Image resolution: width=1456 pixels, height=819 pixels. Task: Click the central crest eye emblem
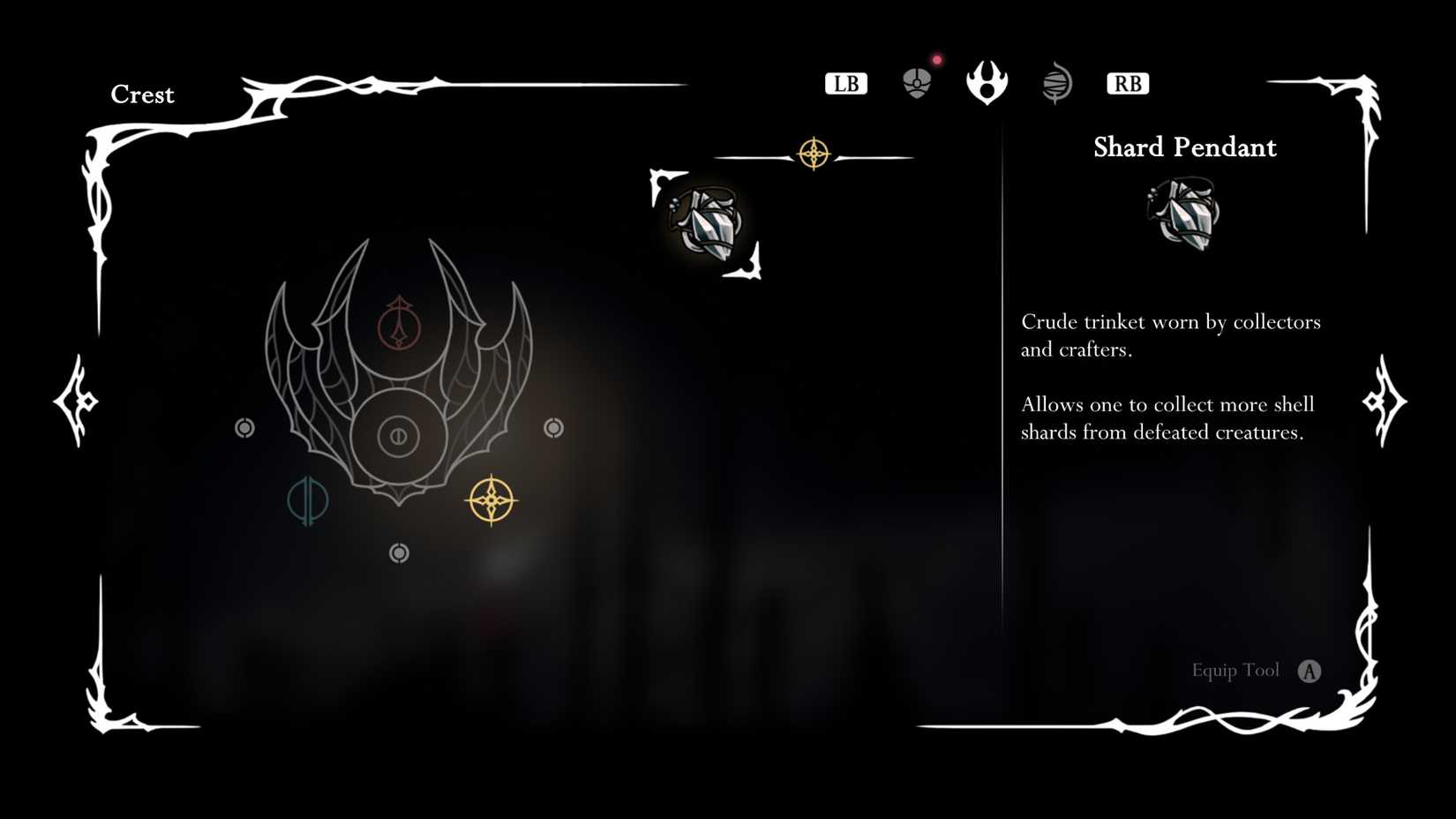tap(399, 435)
